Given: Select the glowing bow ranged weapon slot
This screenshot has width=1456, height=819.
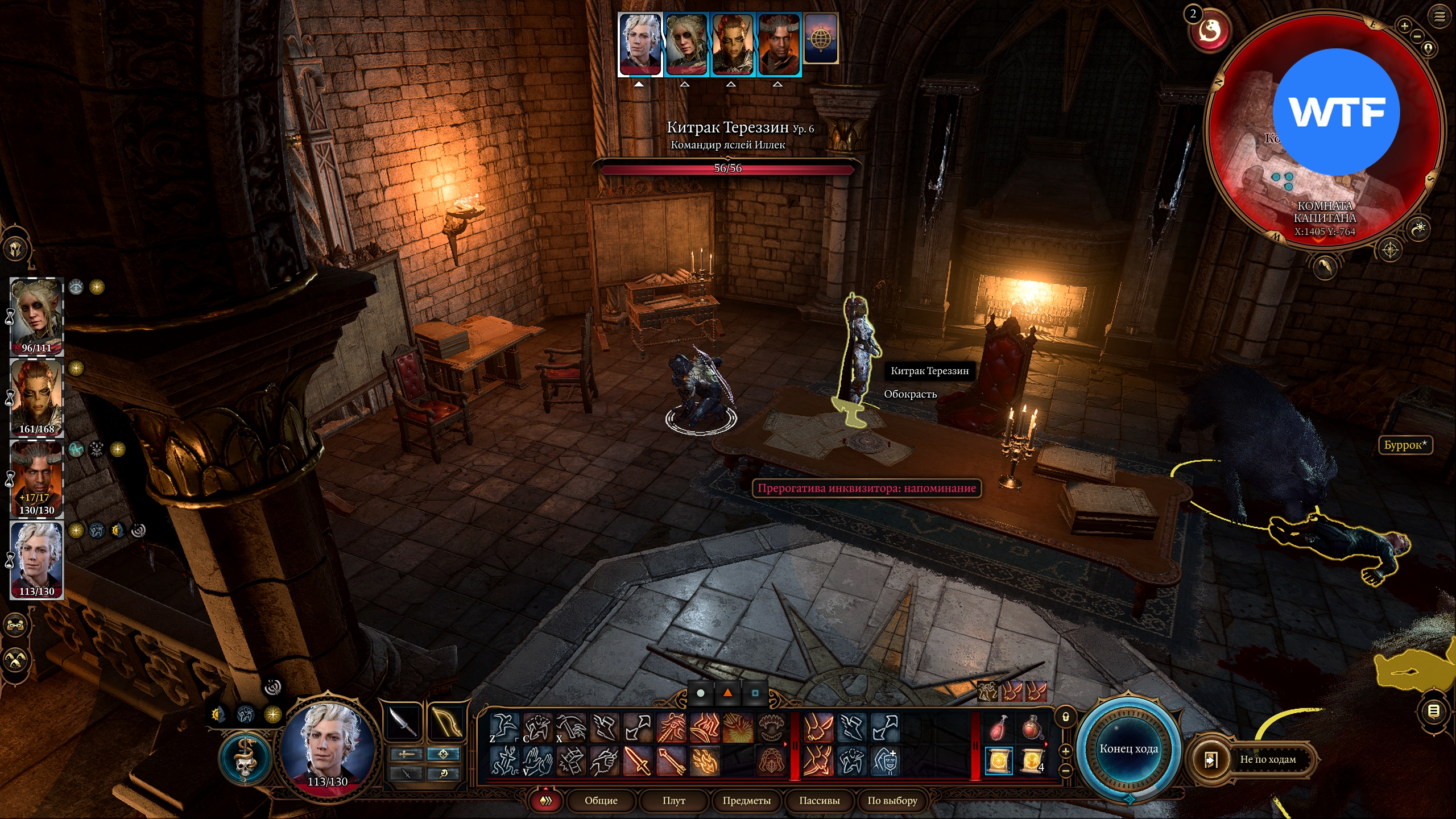Looking at the screenshot, I should pos(446,723).
